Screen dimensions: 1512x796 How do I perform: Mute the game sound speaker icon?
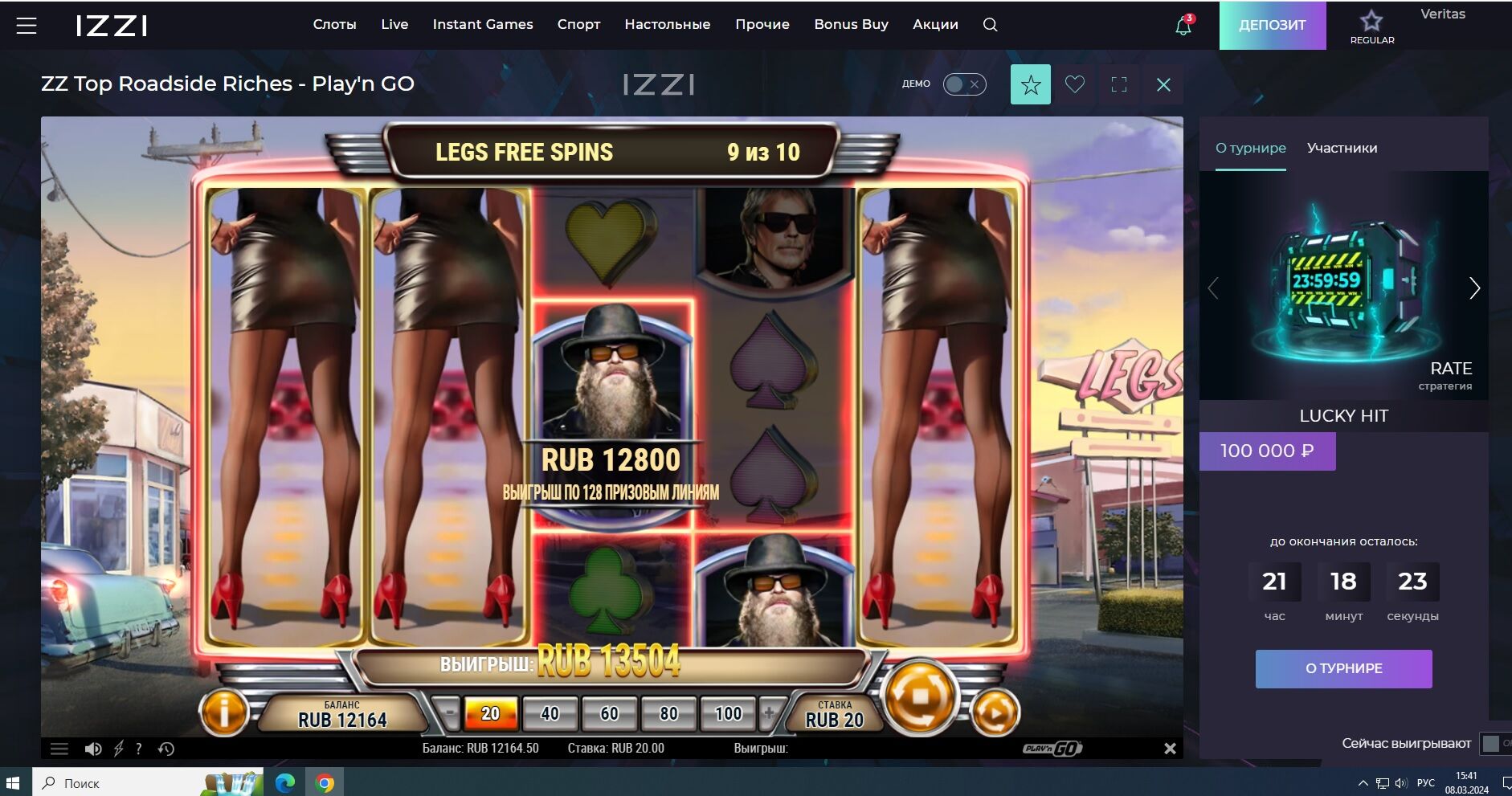(x=93, y=749)
